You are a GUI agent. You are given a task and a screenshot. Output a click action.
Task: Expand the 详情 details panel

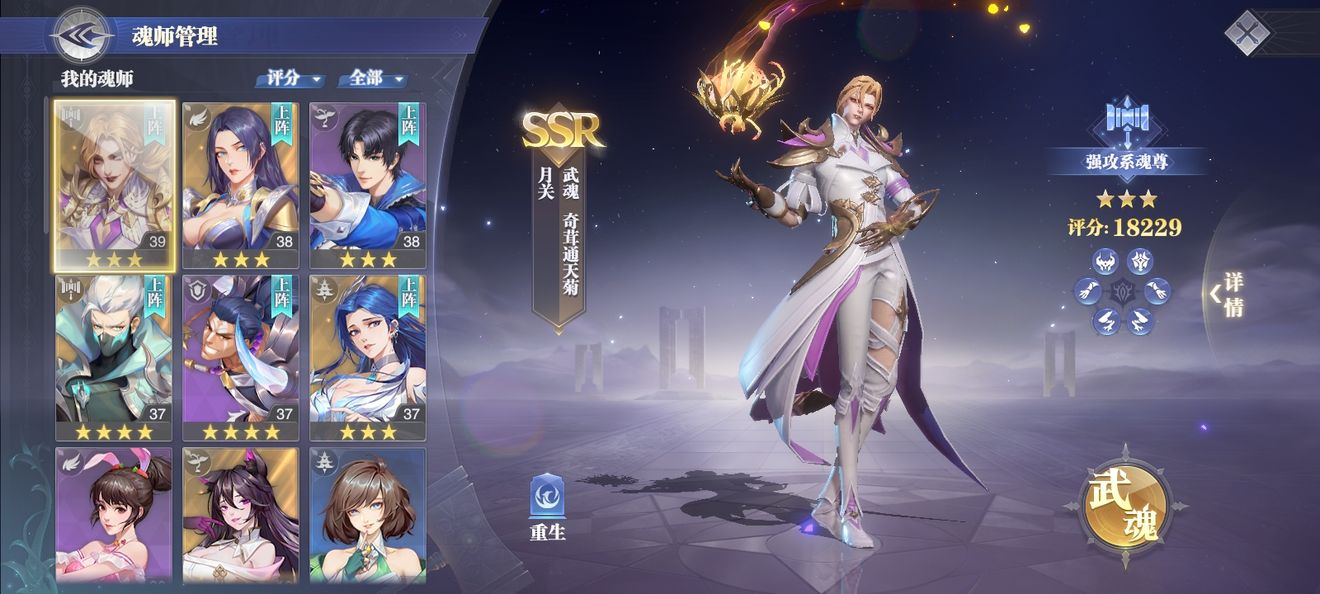[1230, 294]
